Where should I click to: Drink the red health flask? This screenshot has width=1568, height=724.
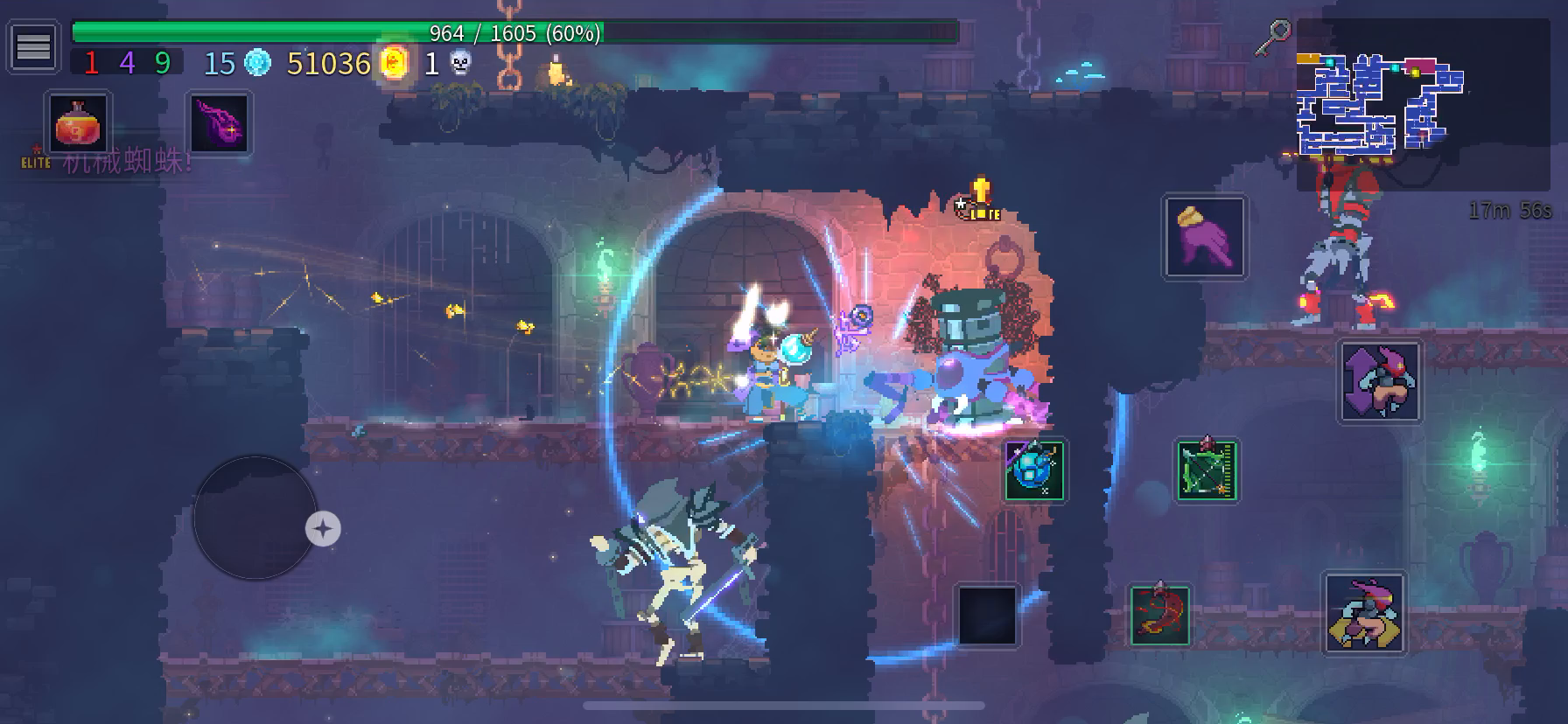tap(79, 124)
